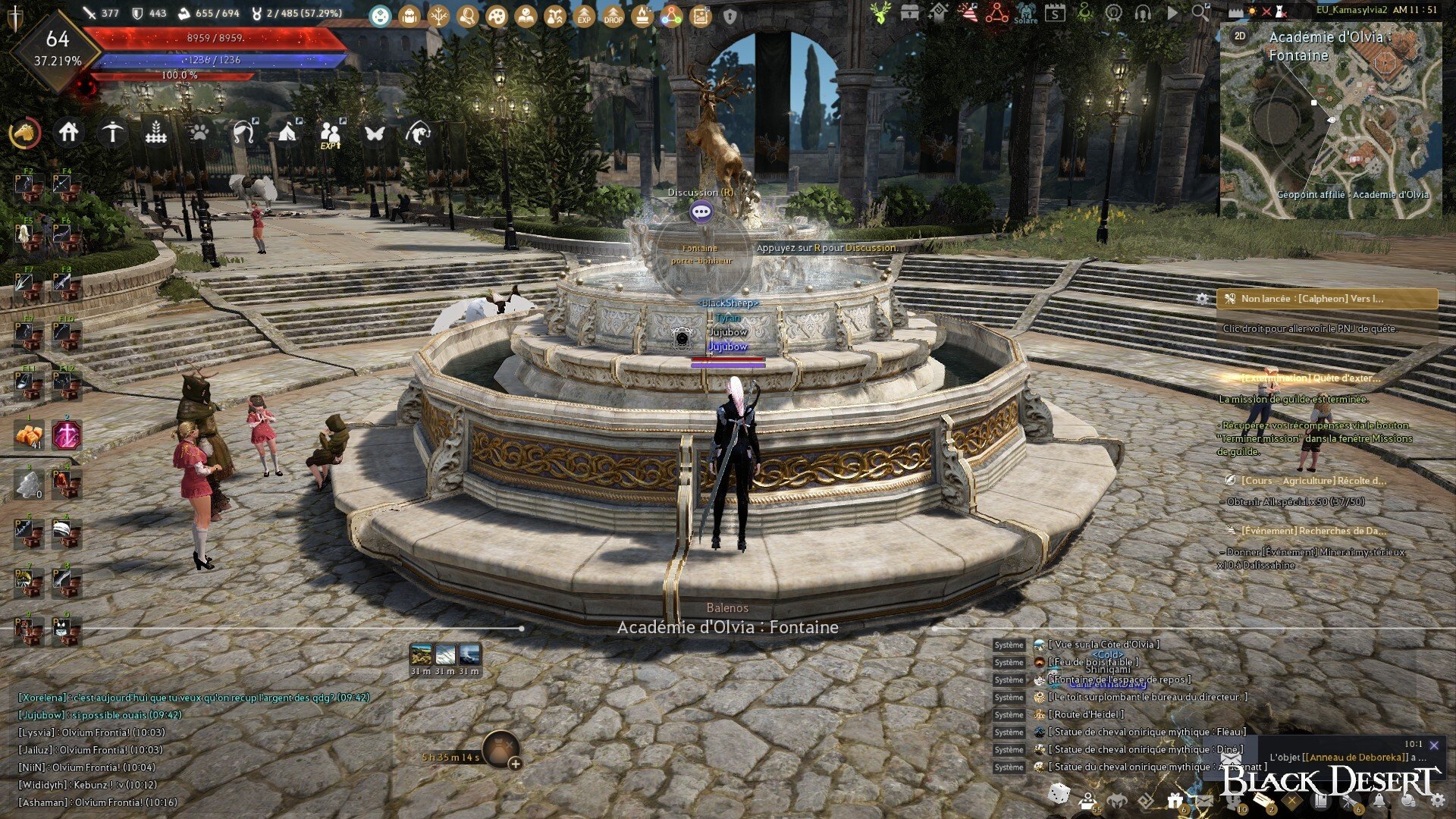This screenshot has height=819, width=1456.
Task: Open the garden fence icon
Action: 155,133
